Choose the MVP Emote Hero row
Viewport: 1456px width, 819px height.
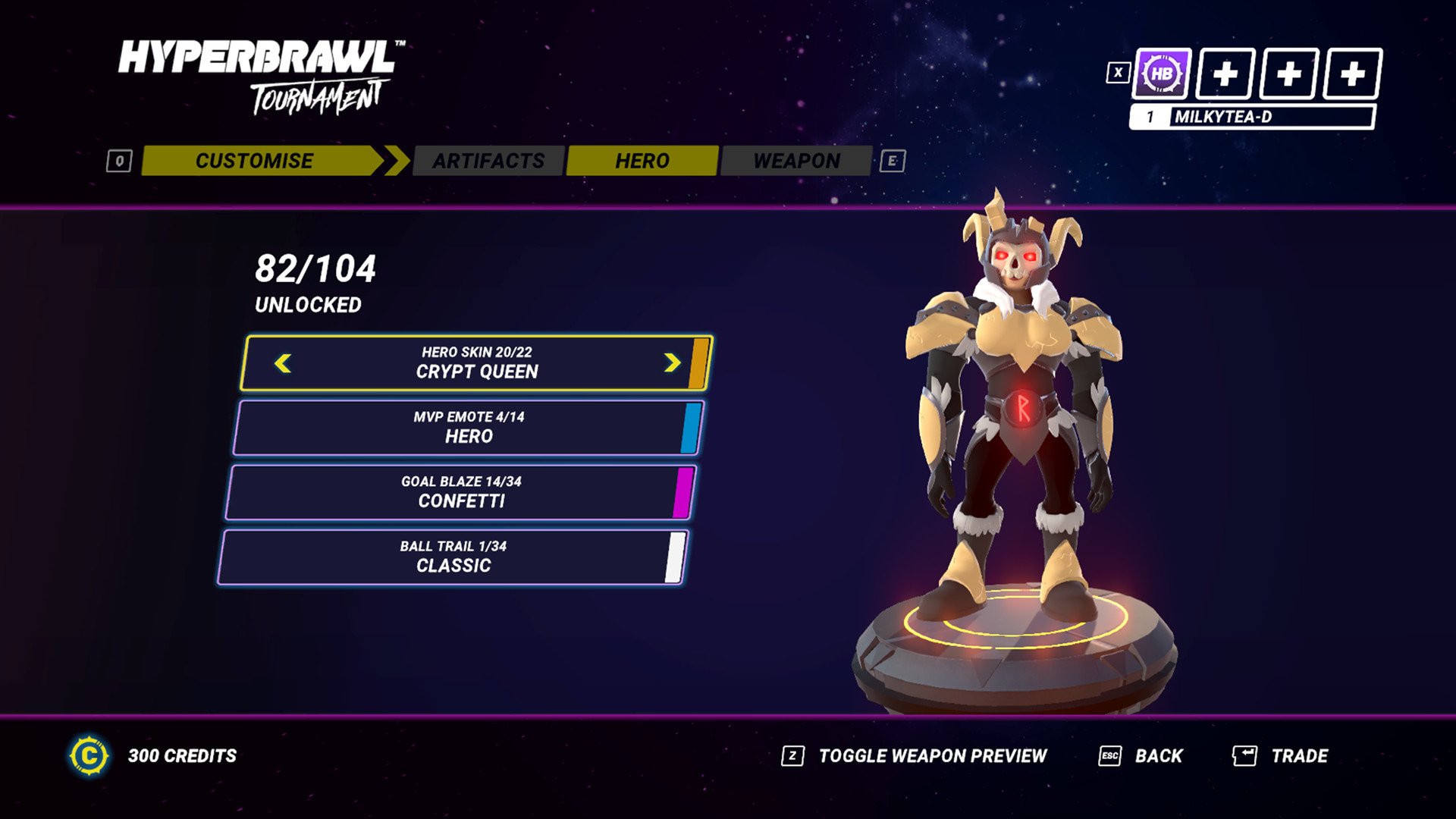click(468, 428)
